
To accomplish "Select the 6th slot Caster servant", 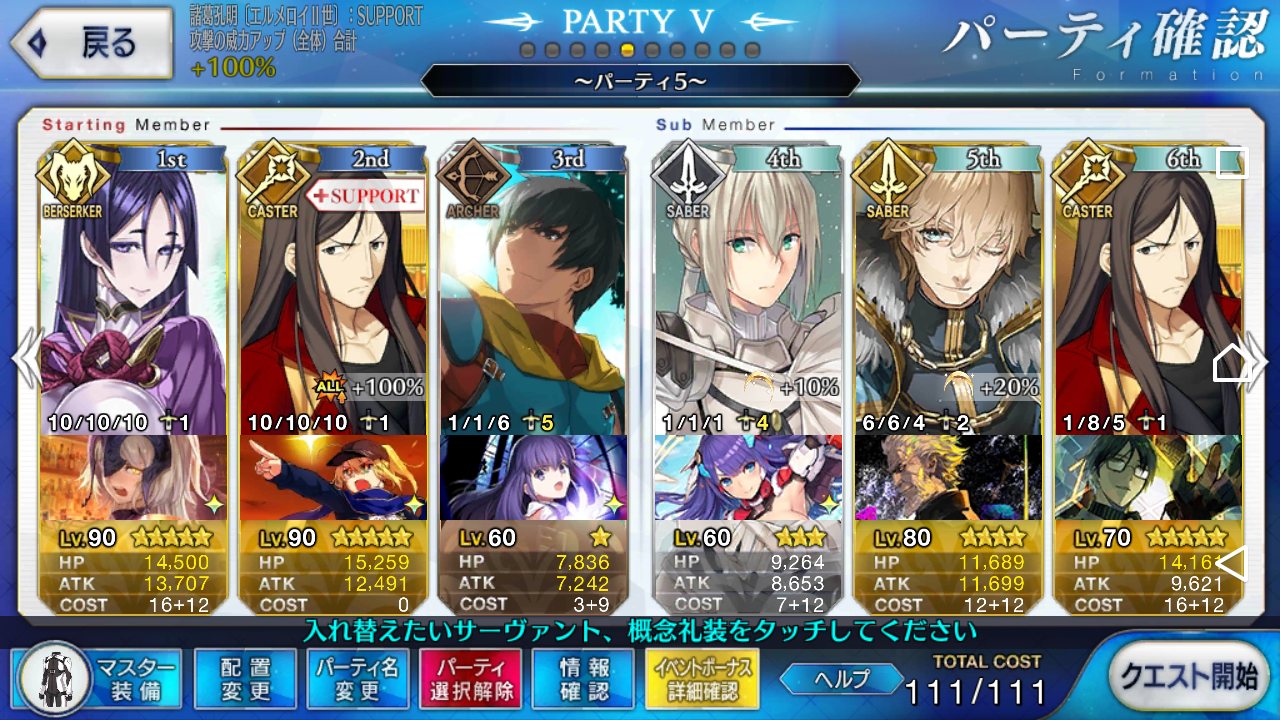I will click(1140, 290).
